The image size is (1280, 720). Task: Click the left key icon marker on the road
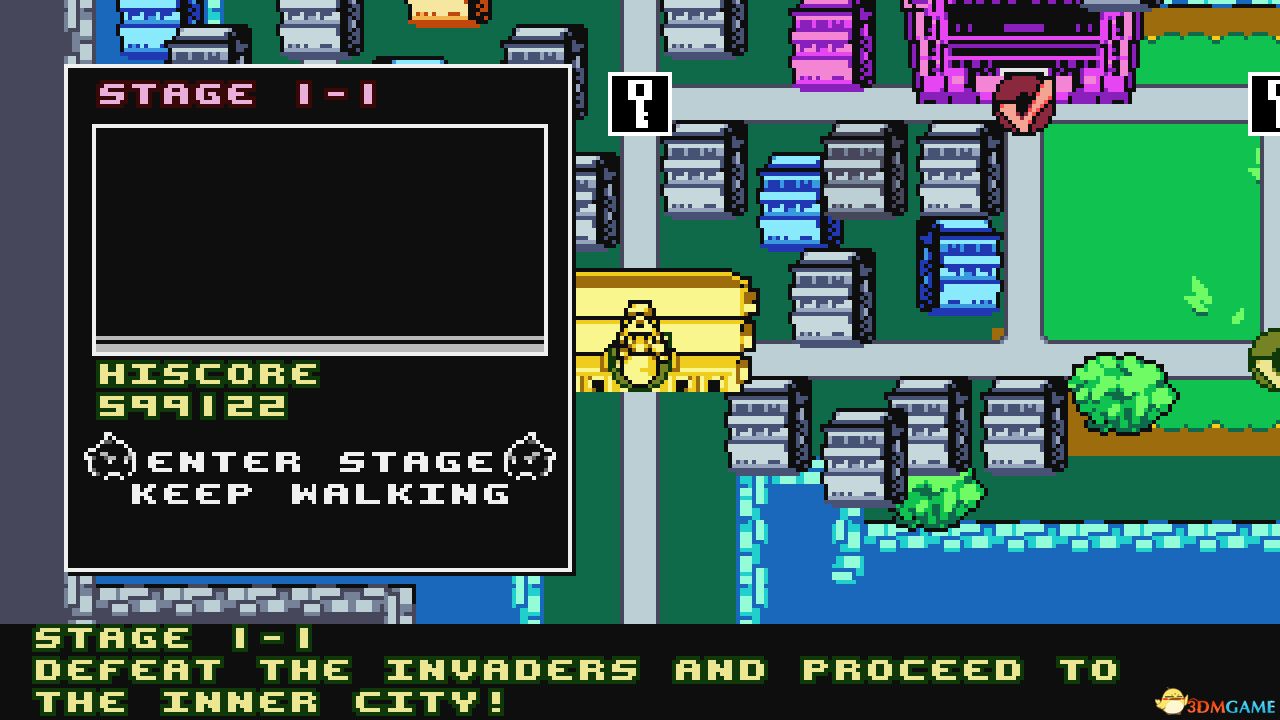click(641, 103)
